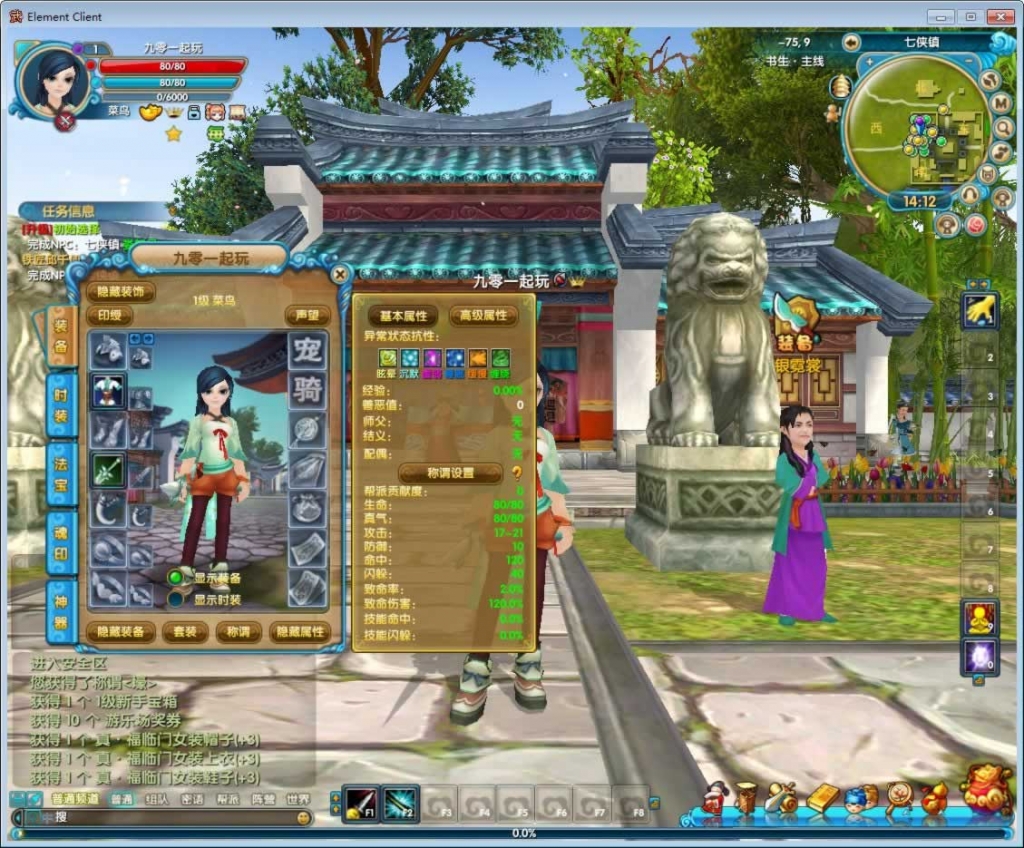Select the equipped green sword weapon slot
This screenshot has width=1024, height=848.
pos(108,469)
